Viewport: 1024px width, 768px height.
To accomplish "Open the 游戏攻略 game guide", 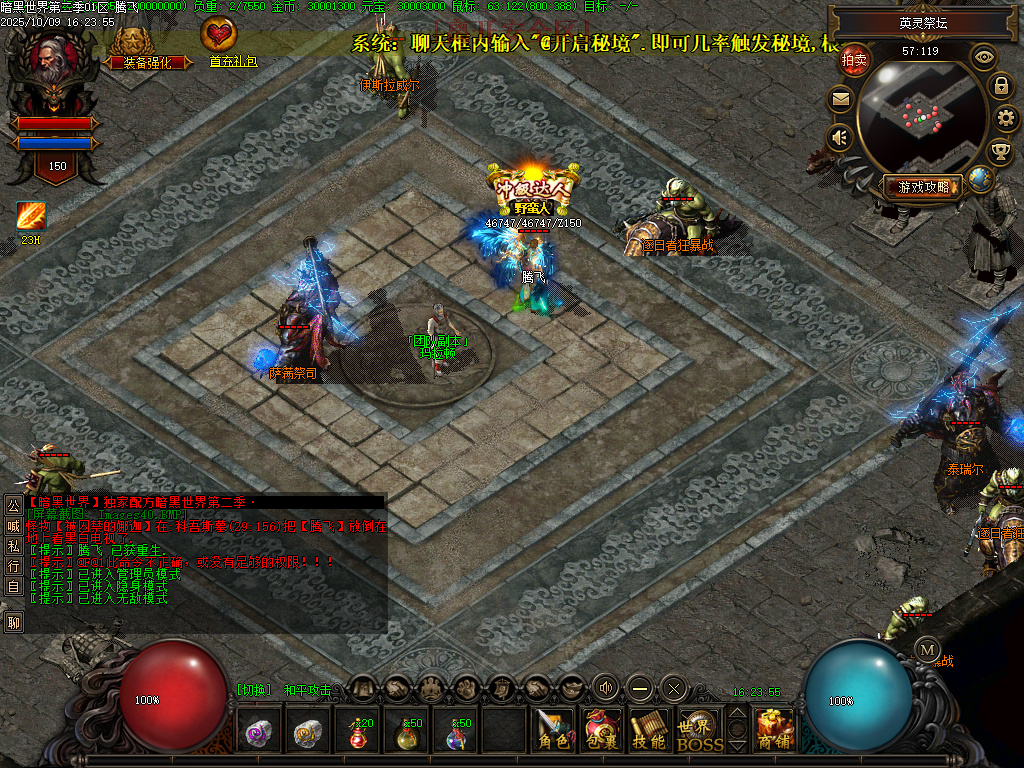I will point(923,186).
